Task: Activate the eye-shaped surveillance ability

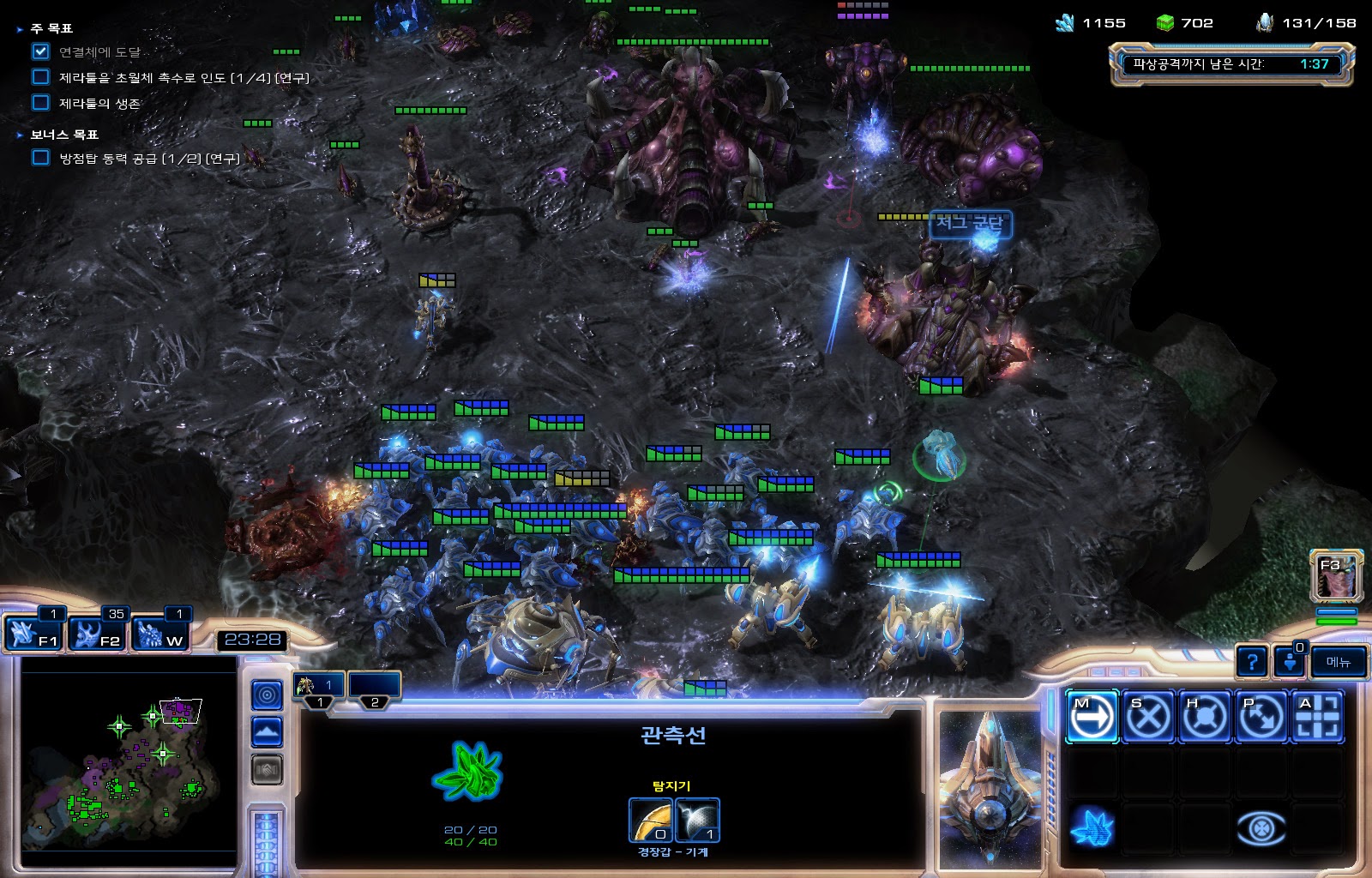Action: (x=1261, y=828)
